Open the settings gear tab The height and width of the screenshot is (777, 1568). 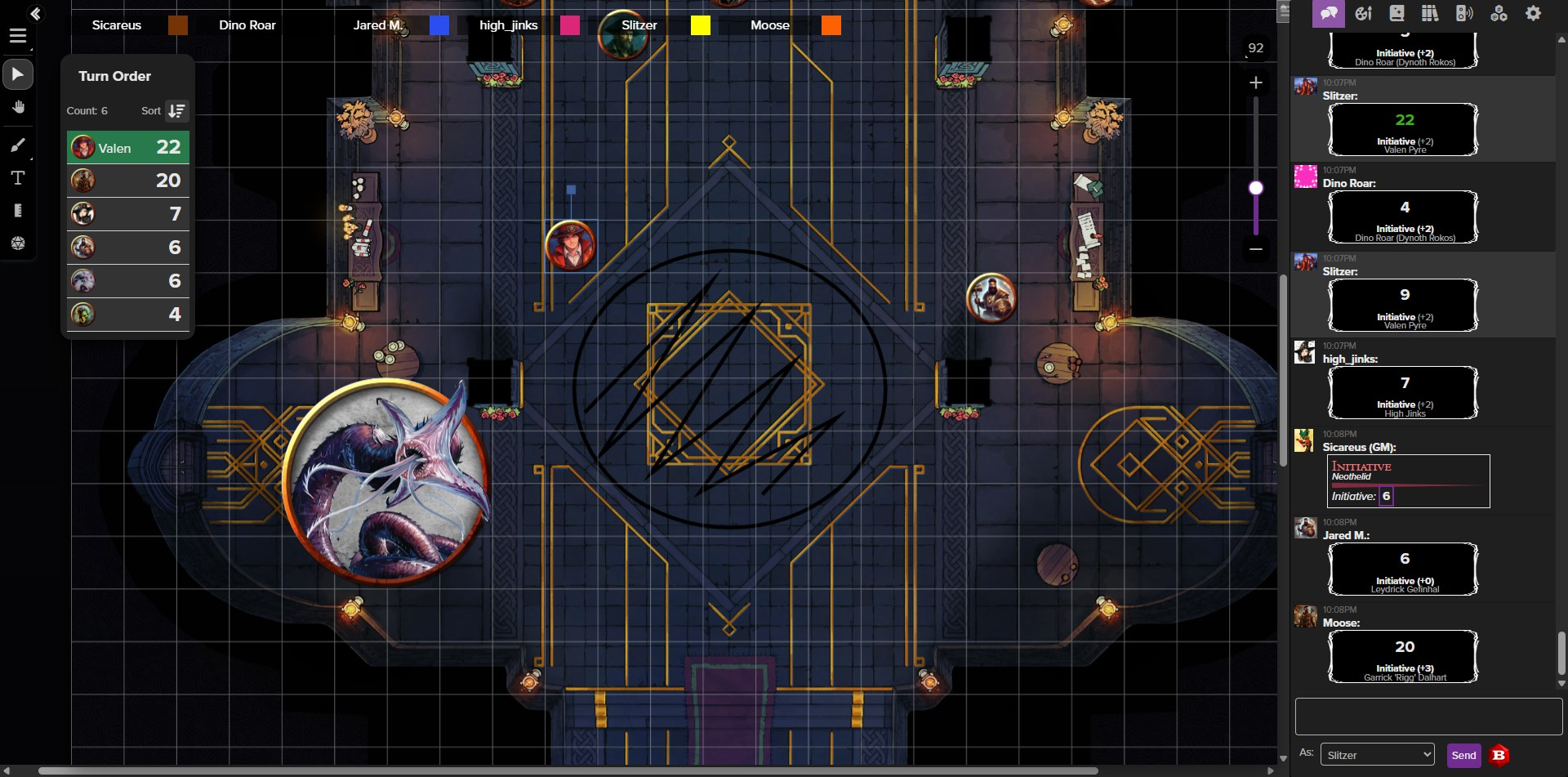[x=1533, y=13]
